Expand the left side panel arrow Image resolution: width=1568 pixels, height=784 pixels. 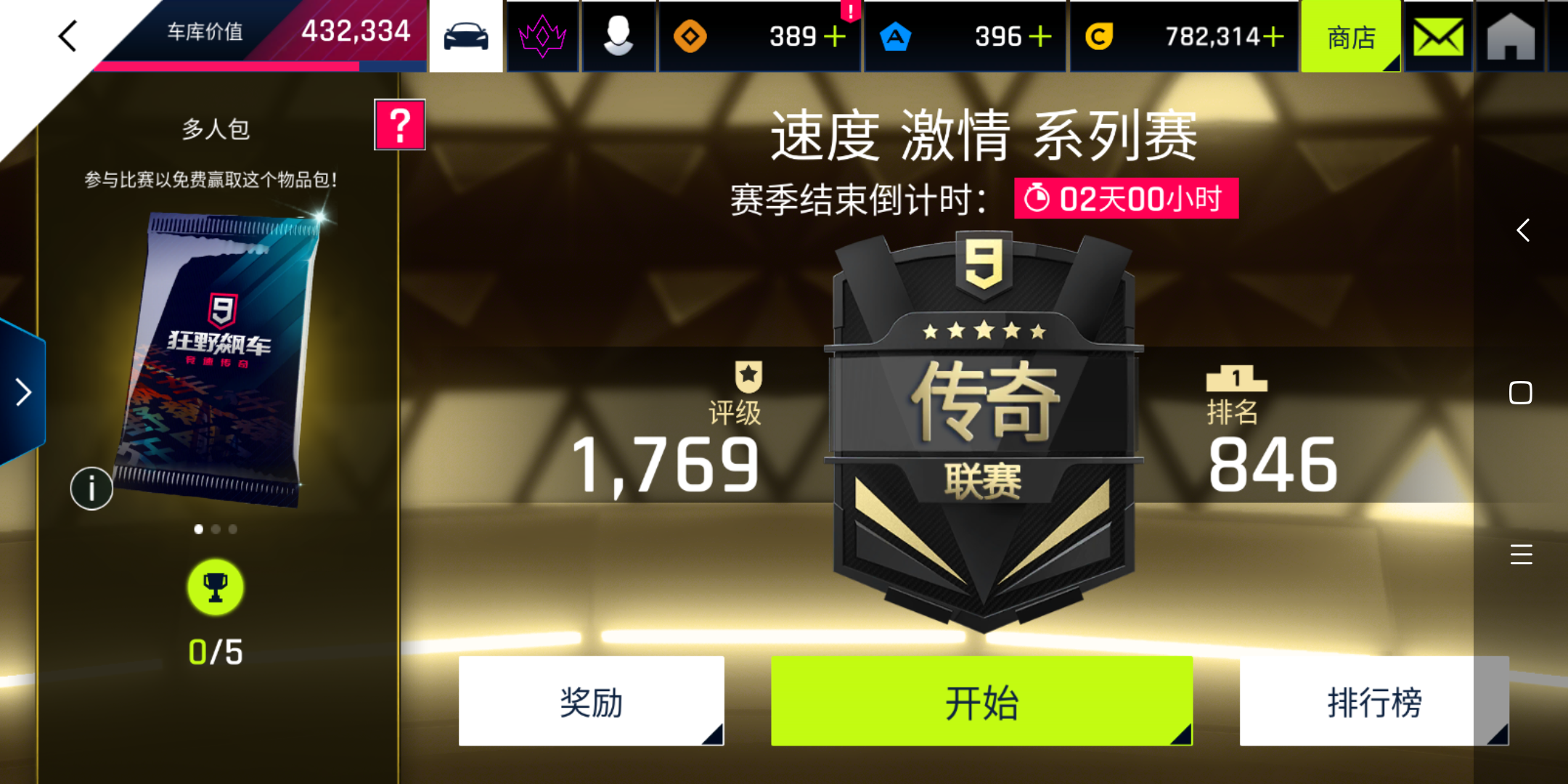[x=22, y=392]
